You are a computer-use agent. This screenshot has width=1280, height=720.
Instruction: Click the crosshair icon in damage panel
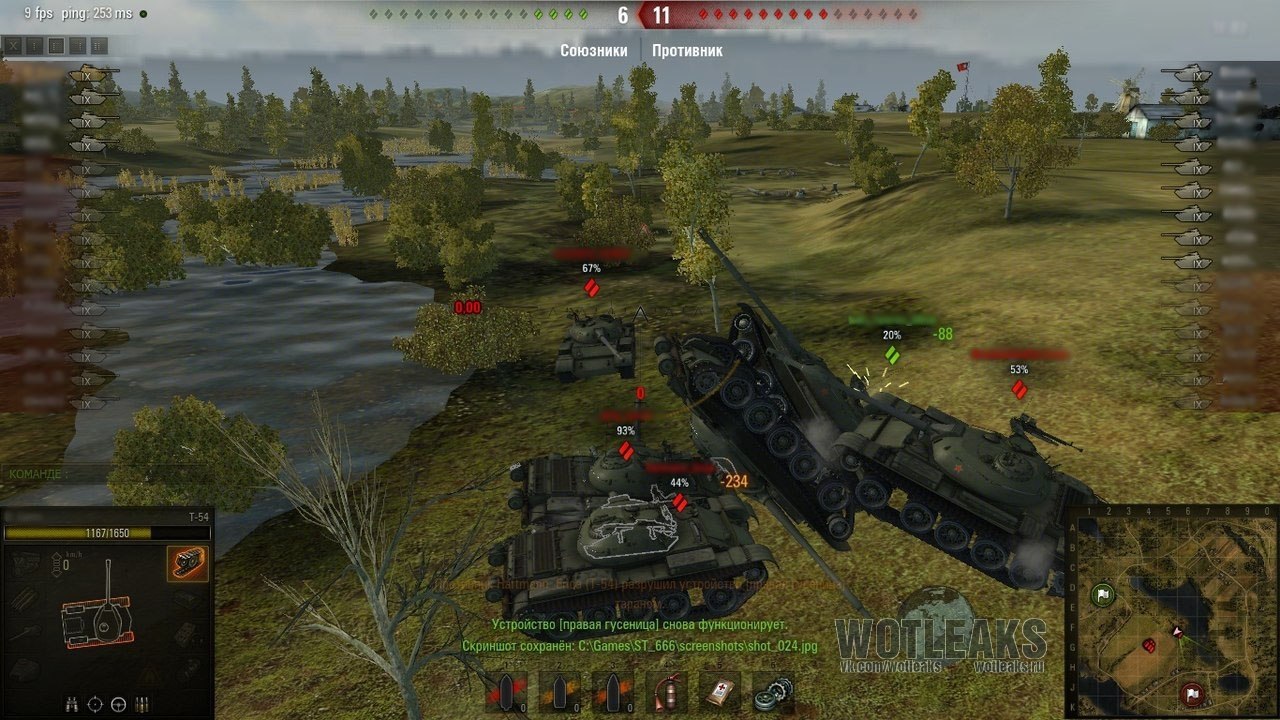[x=96, y=703]
